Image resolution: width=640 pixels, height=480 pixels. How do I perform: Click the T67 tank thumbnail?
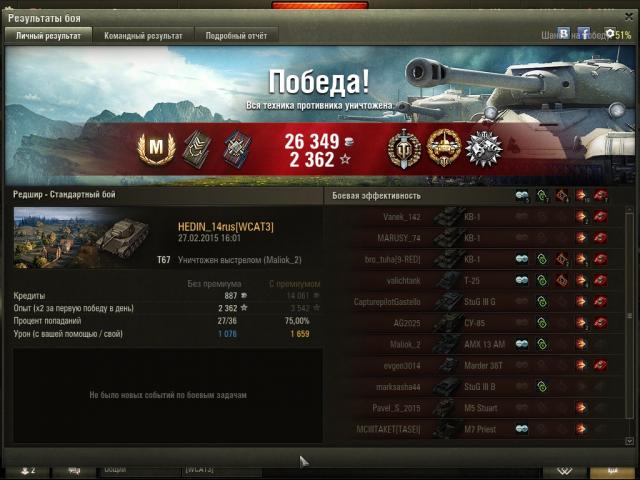(82, 238)
